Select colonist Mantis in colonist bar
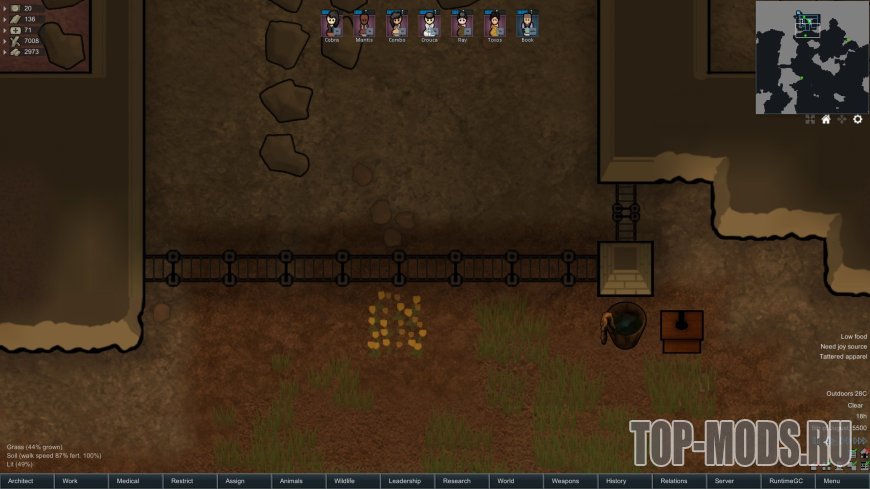Screen dimensions: 870x489 point(364,24)
